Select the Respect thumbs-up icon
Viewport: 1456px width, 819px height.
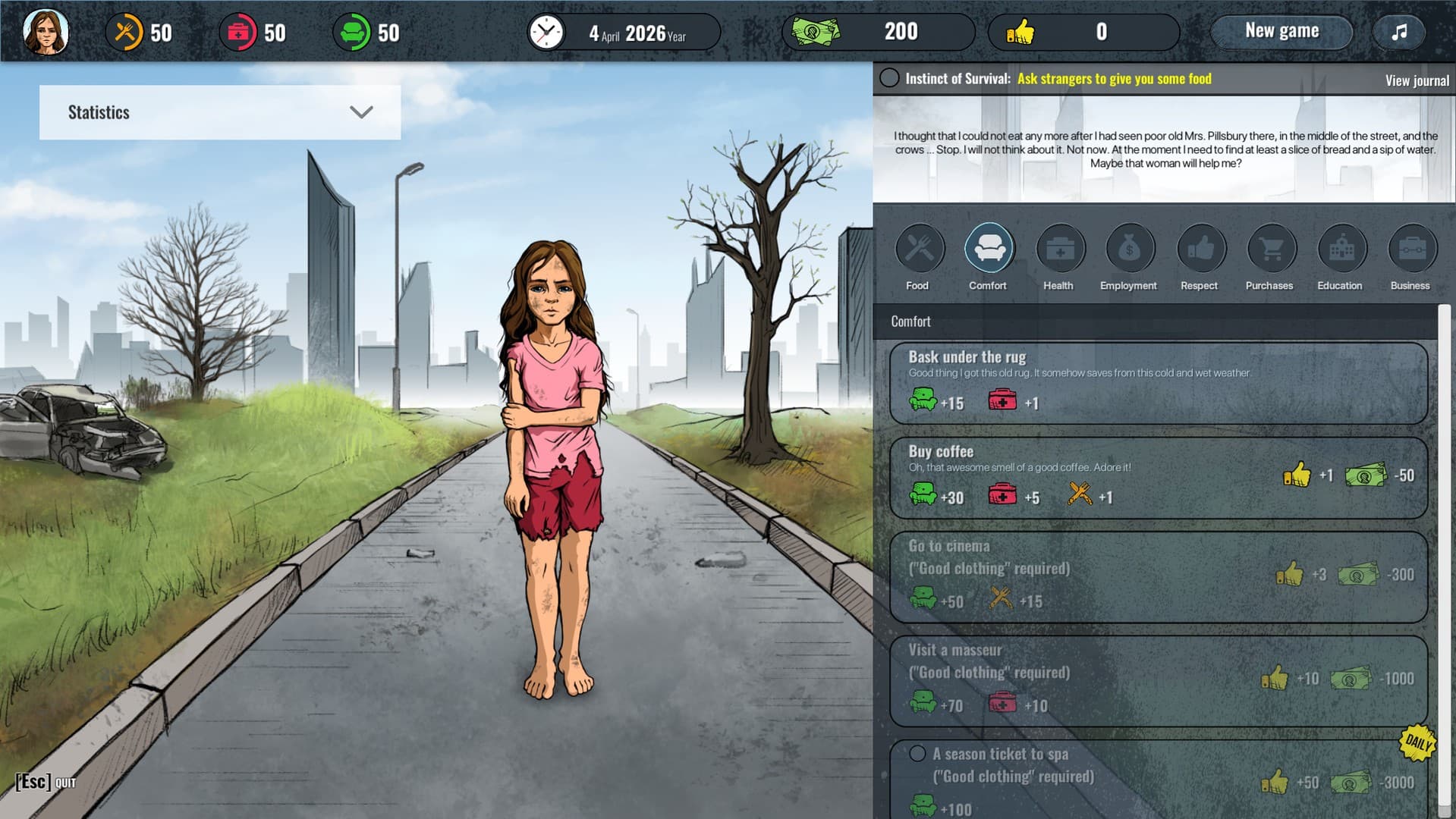click(1199, 248)
